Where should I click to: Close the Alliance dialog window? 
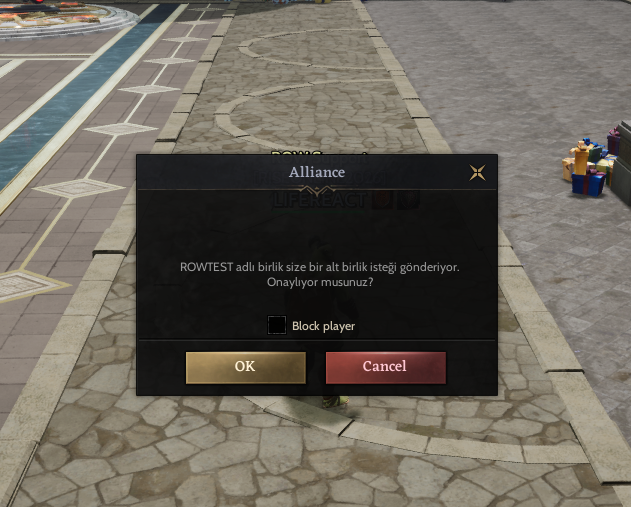[478, 172]
